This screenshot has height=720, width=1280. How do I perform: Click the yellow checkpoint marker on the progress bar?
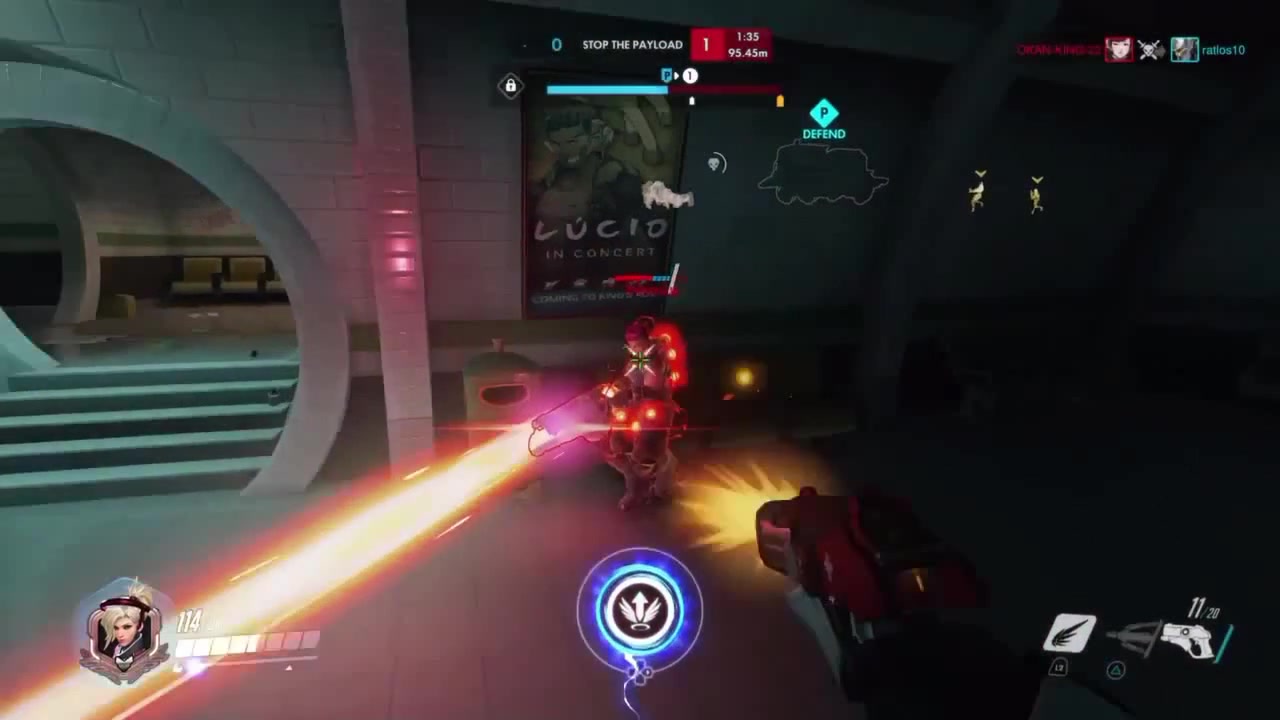click(x=779, y=101)
